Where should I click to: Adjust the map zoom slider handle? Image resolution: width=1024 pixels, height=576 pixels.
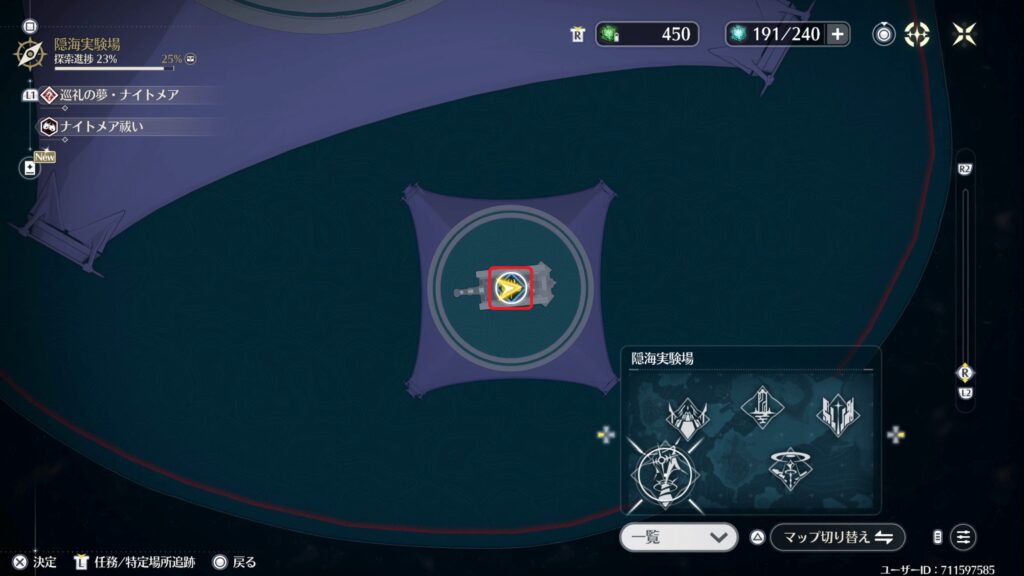coord(965,372)
